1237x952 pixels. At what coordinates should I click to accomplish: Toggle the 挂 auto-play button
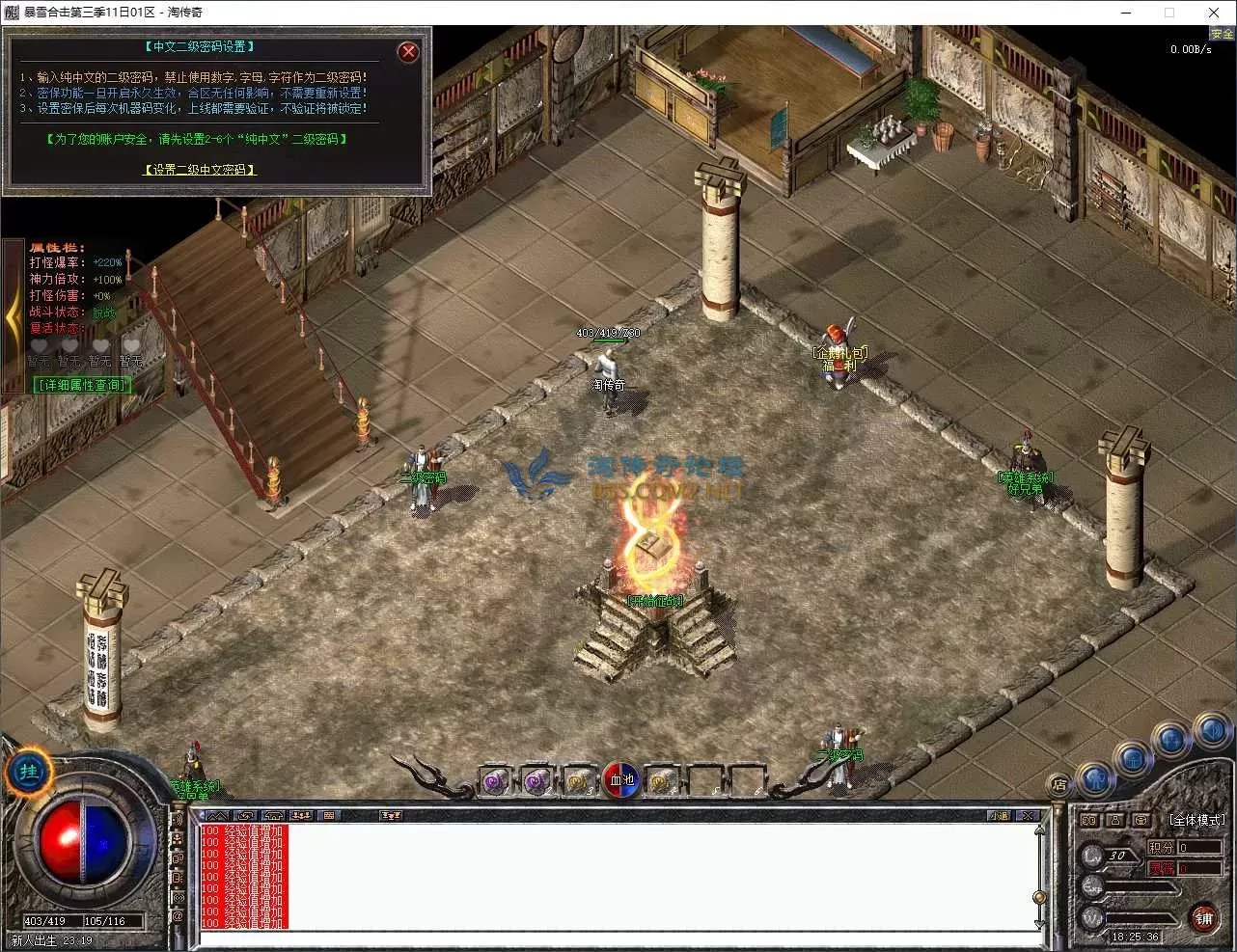(x=29, y=773)
